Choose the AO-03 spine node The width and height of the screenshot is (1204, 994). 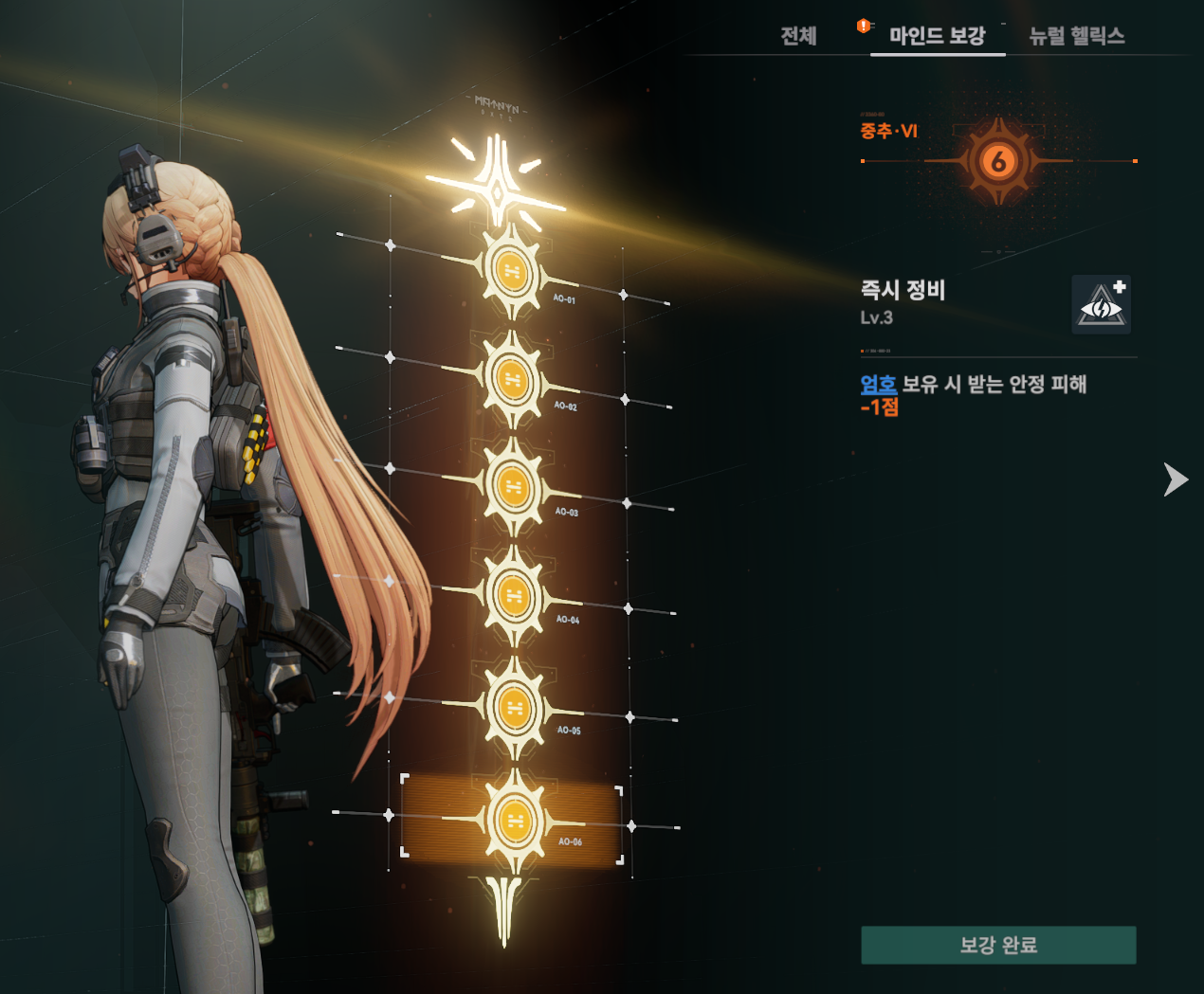513,487
